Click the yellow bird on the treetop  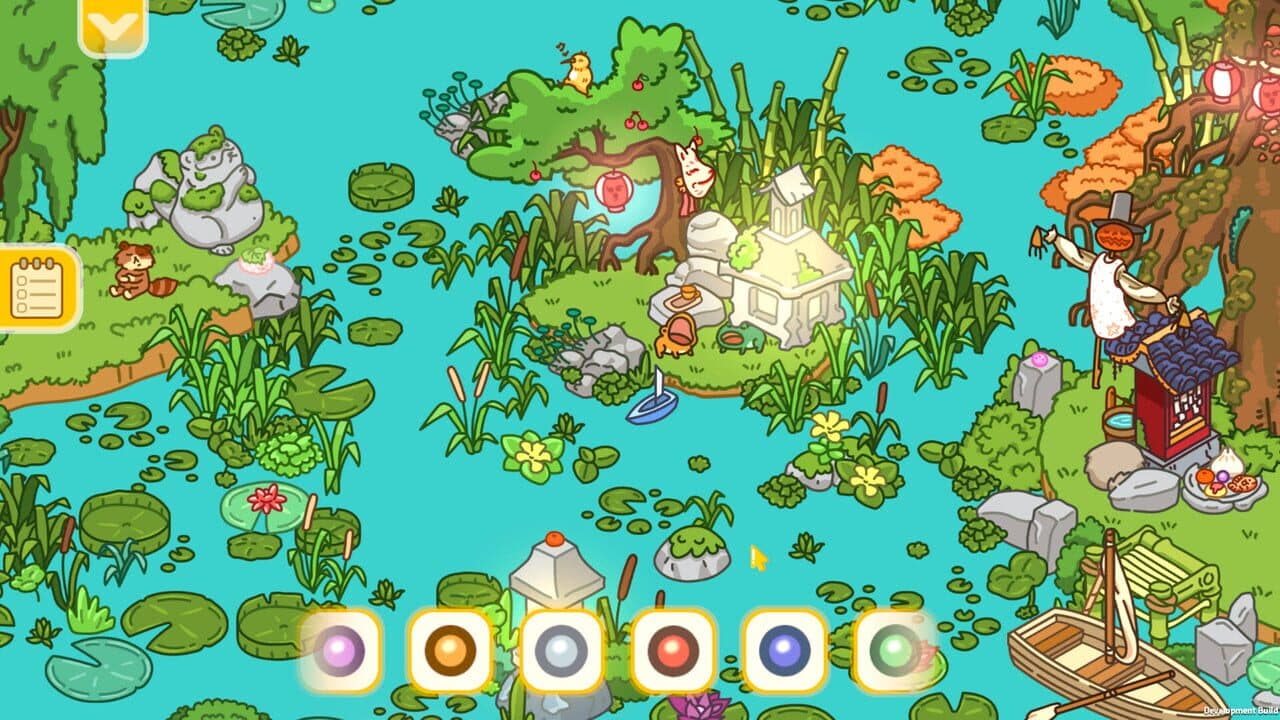coord(578,70)
